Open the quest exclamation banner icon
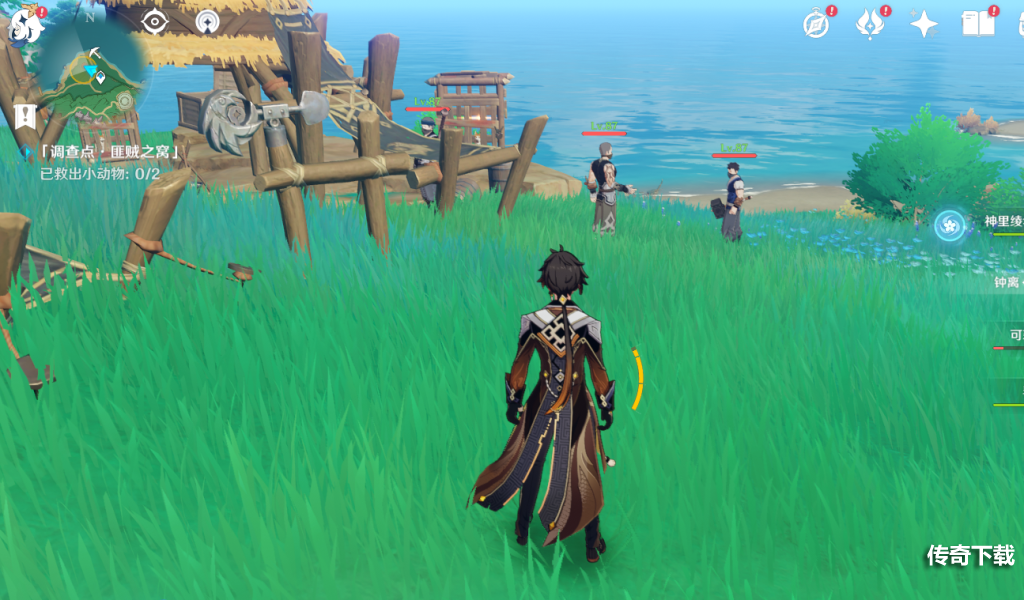 [26, 114]
